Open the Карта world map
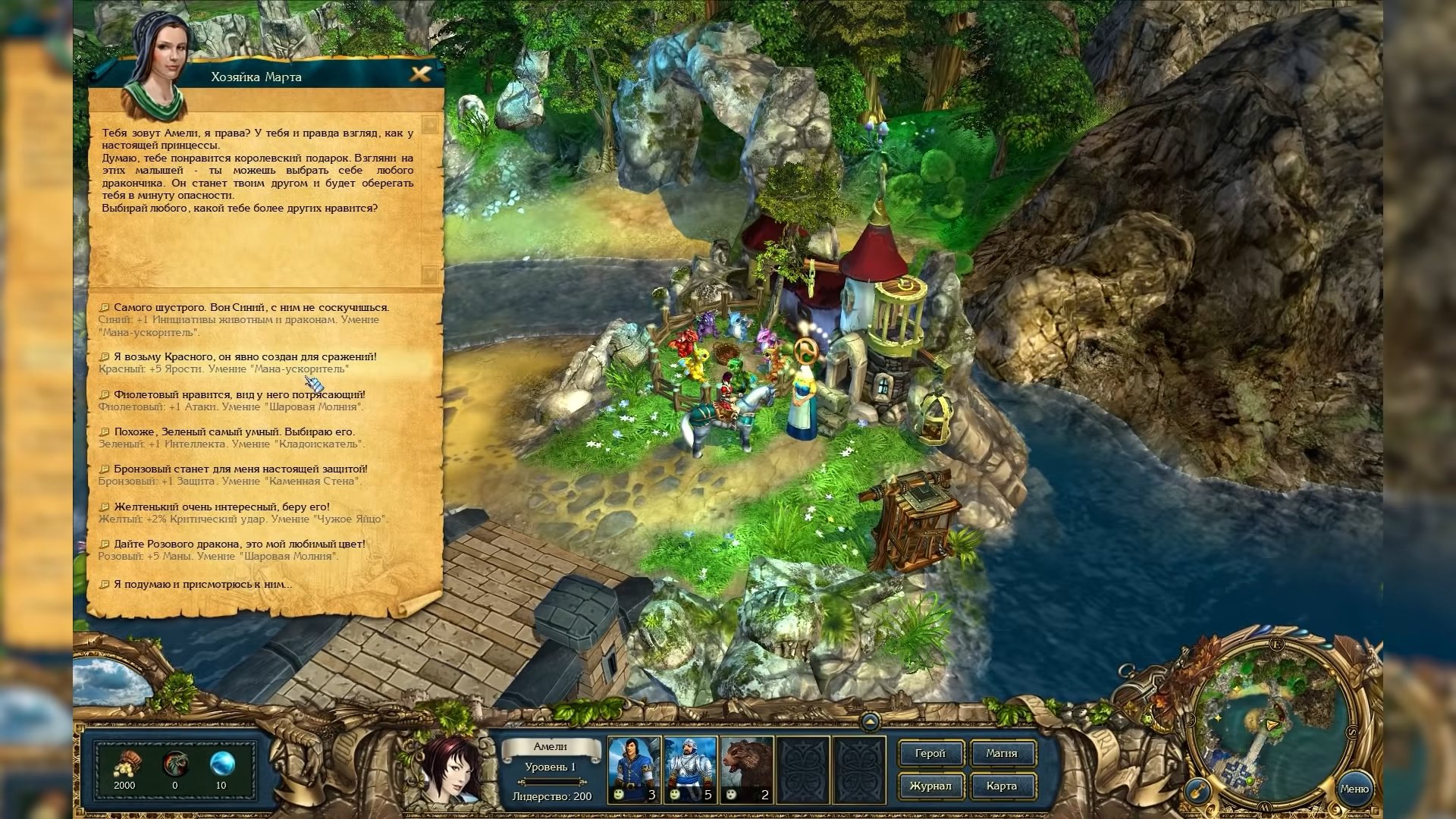This screenshot has width=1456, height=819. [x=1002, y=786]
